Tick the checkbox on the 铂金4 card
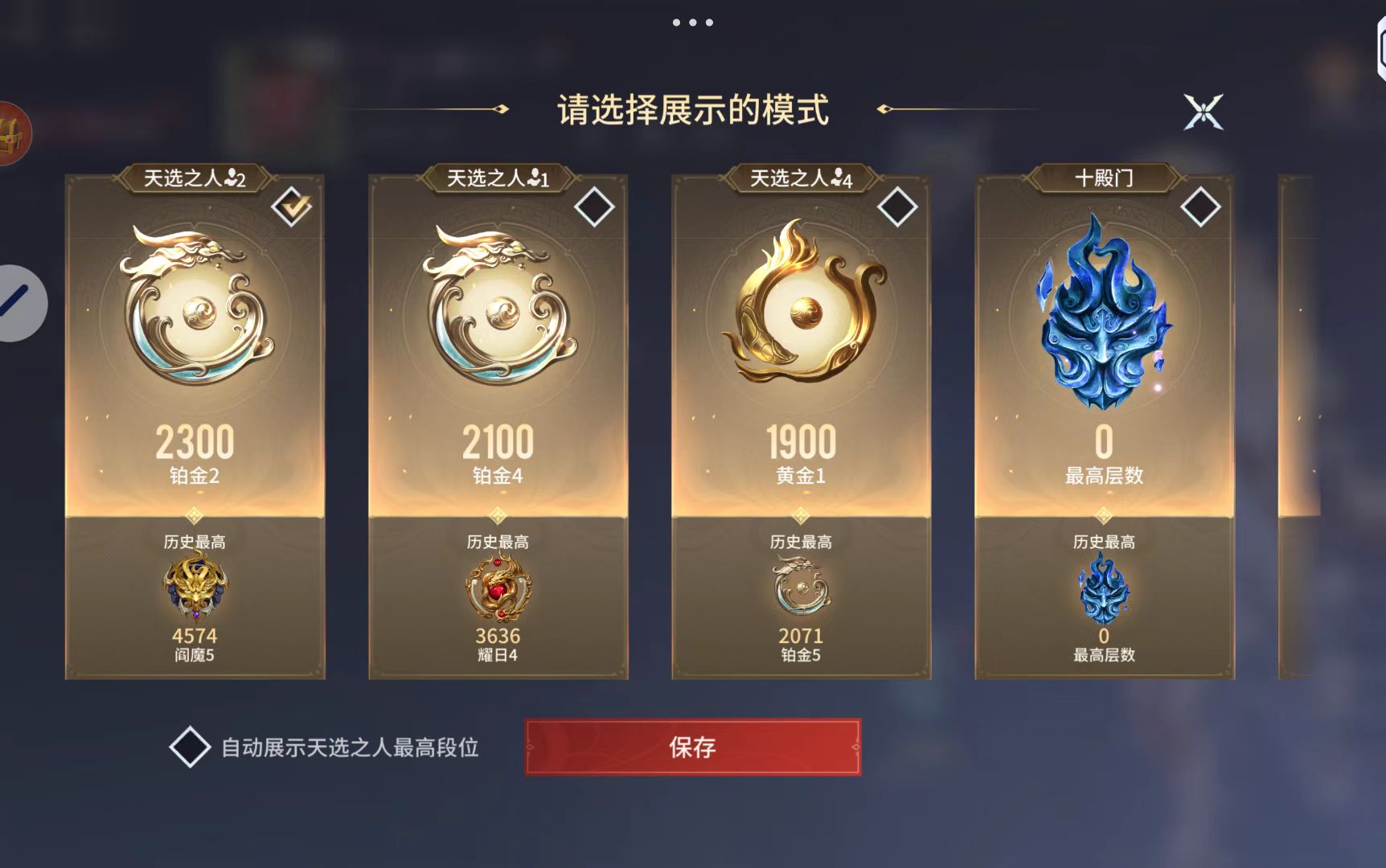Screen dimensions: 1386x868 (594, 207)
